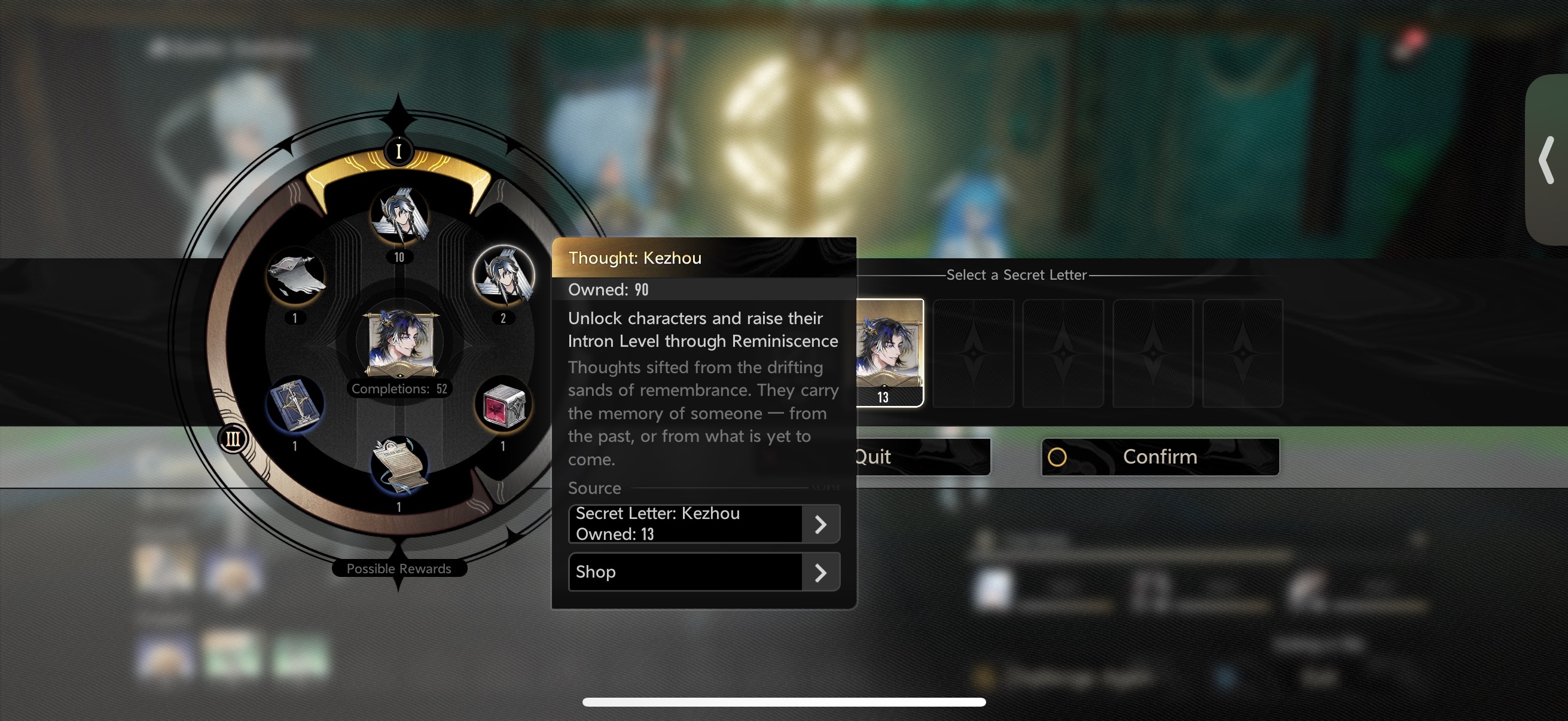
Task: View the silver feather reward
Action: [295, 276]
